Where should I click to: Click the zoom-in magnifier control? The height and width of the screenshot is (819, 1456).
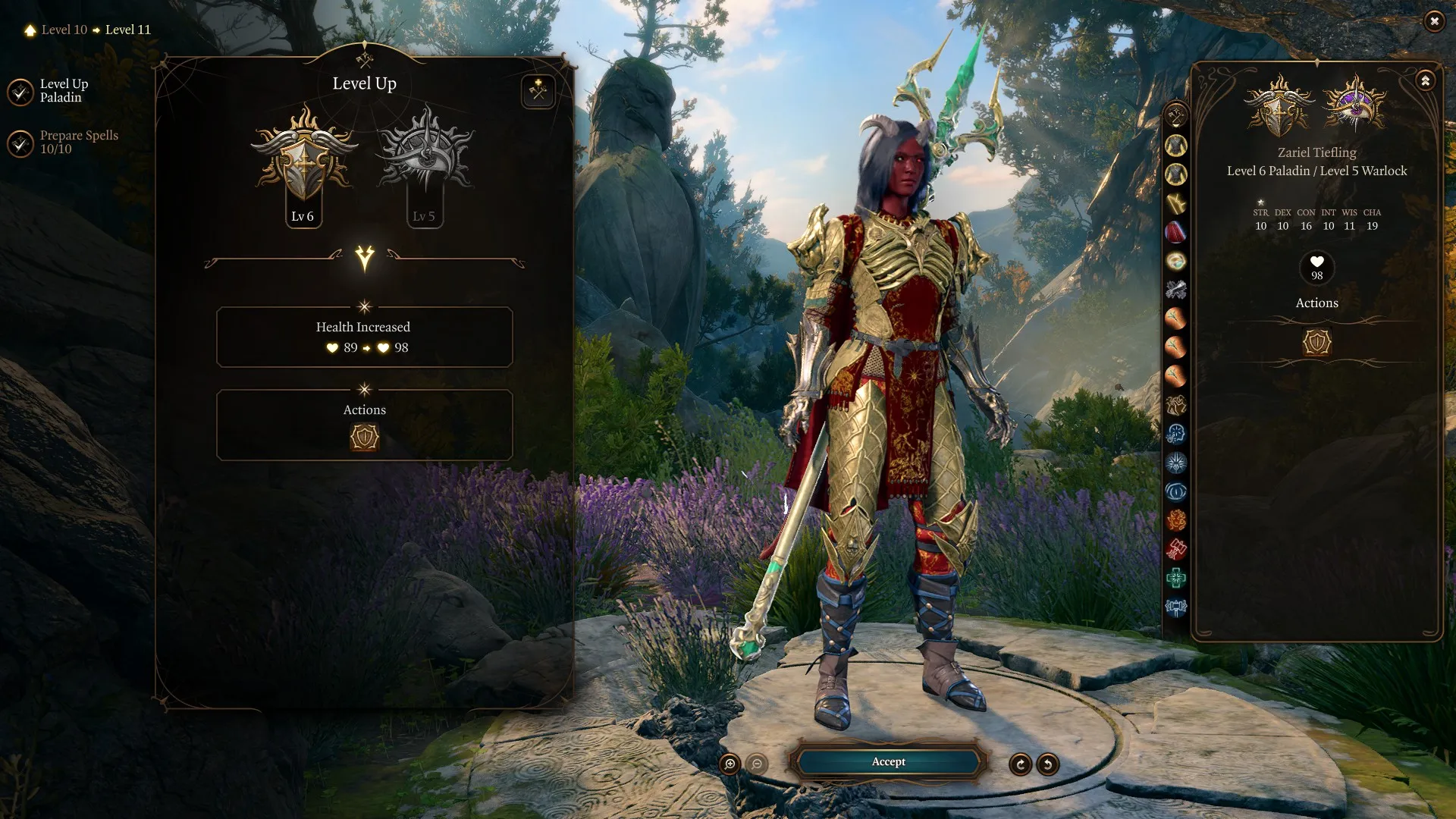[730, 763]
